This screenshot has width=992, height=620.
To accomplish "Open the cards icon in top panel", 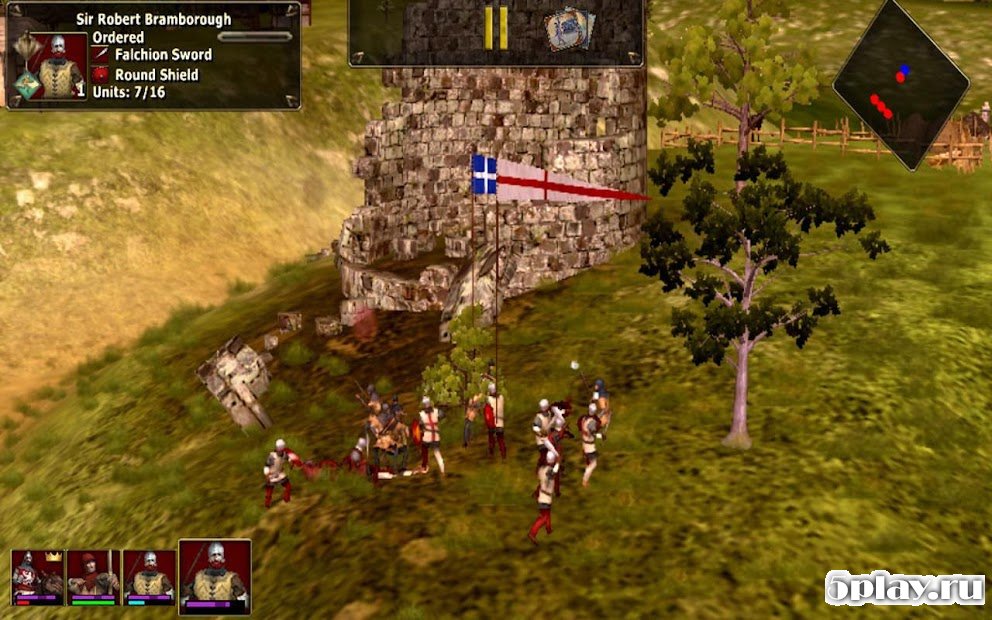I will pos(566,30).
